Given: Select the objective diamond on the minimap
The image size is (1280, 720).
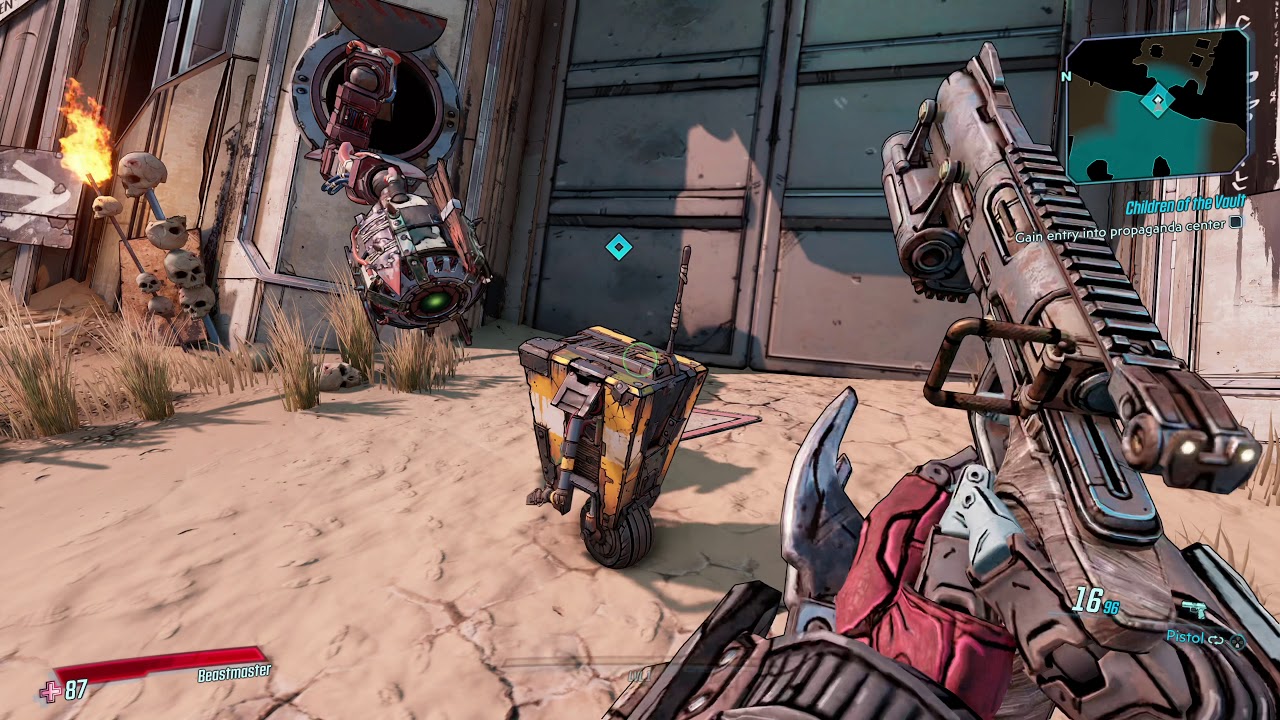Looking at the screenshot, I should point(1159,100).
